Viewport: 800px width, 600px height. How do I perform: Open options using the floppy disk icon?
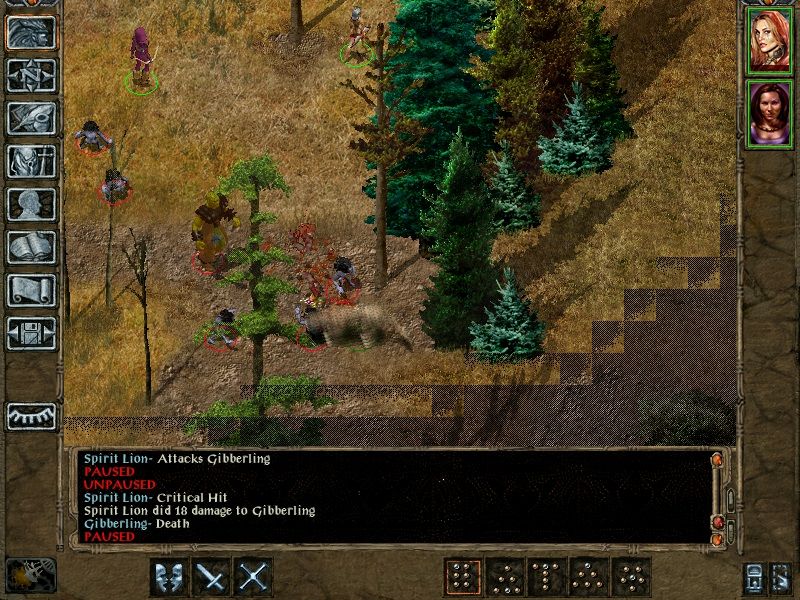coord(31,333)
